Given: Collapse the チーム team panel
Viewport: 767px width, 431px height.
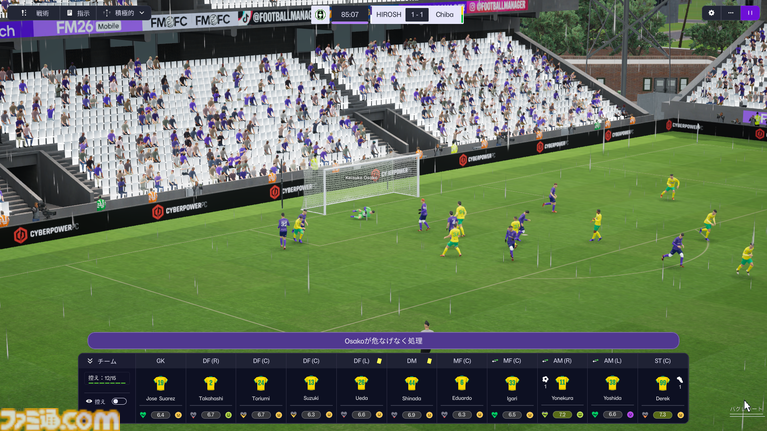Looking at the screenshot, I should pos(90,361).
